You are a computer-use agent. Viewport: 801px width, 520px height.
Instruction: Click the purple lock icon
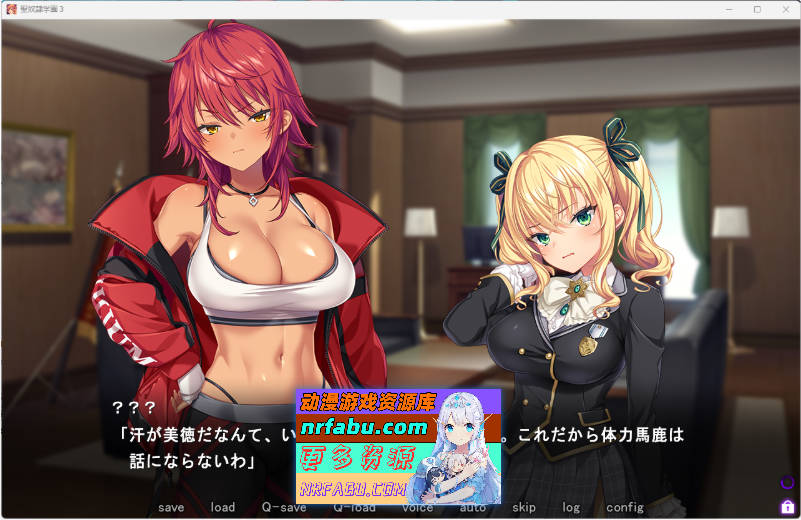787,506
